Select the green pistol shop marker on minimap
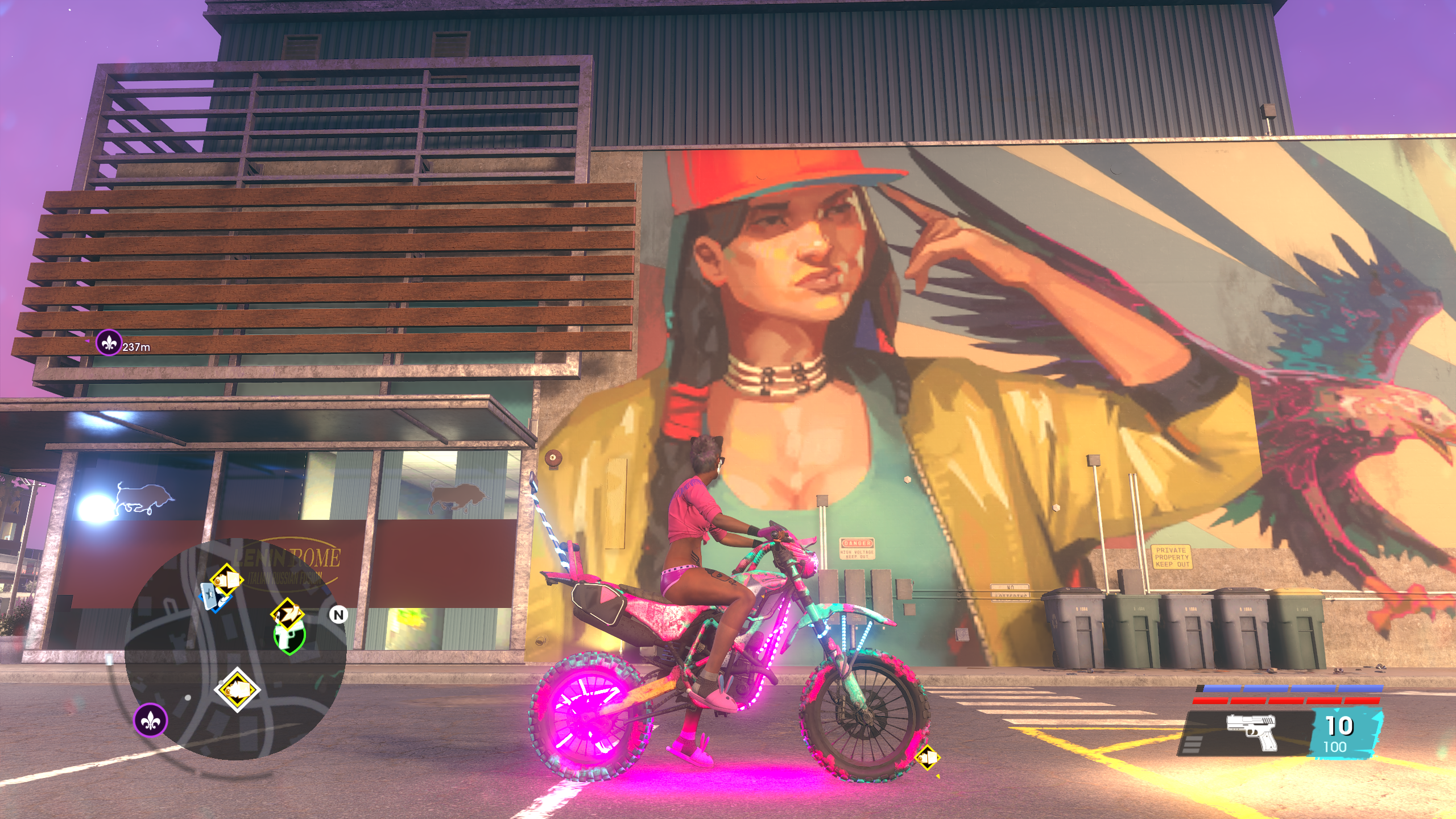 coord(289,636)
